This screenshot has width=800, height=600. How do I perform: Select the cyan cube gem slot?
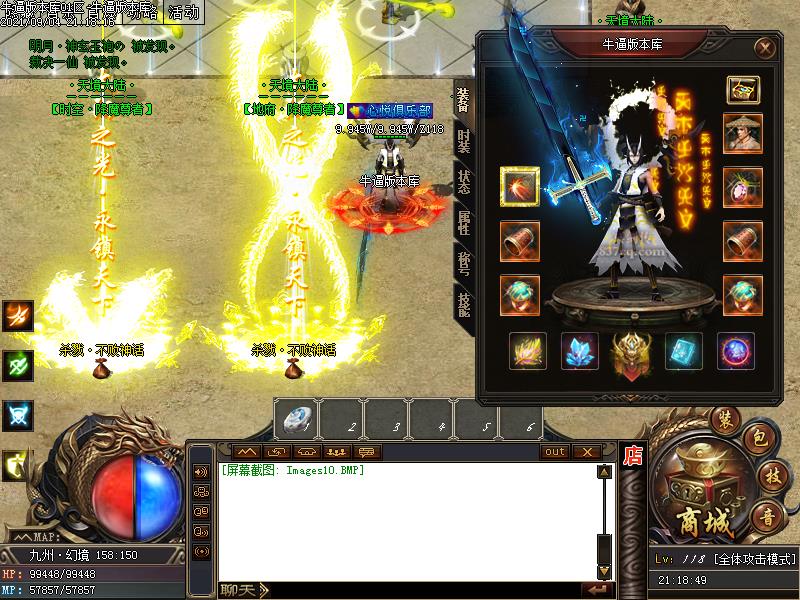(x=684, y=351)
